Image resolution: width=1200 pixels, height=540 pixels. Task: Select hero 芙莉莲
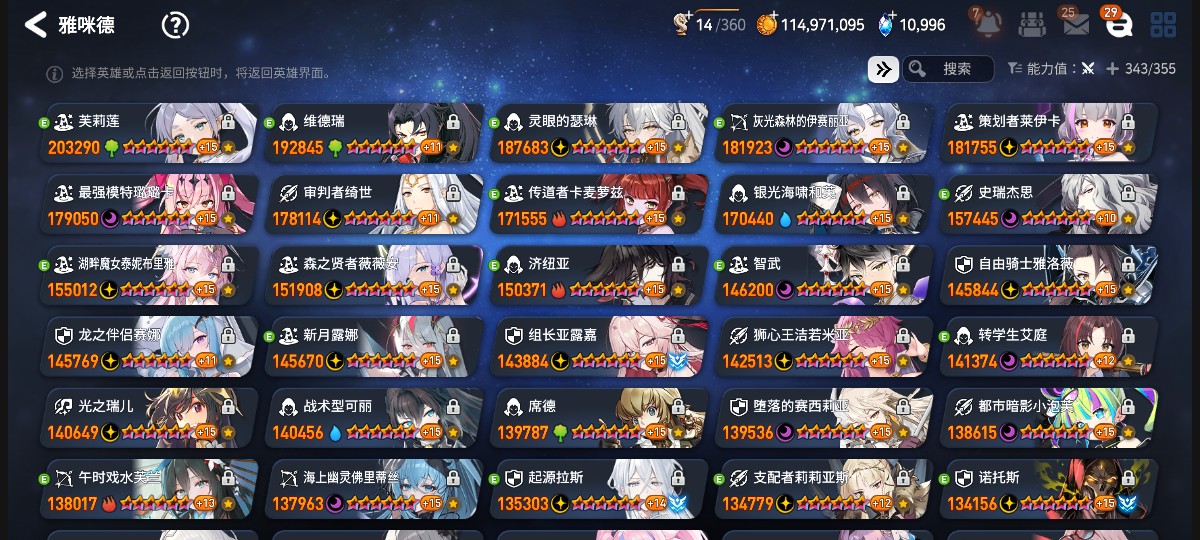pos(150,134)
